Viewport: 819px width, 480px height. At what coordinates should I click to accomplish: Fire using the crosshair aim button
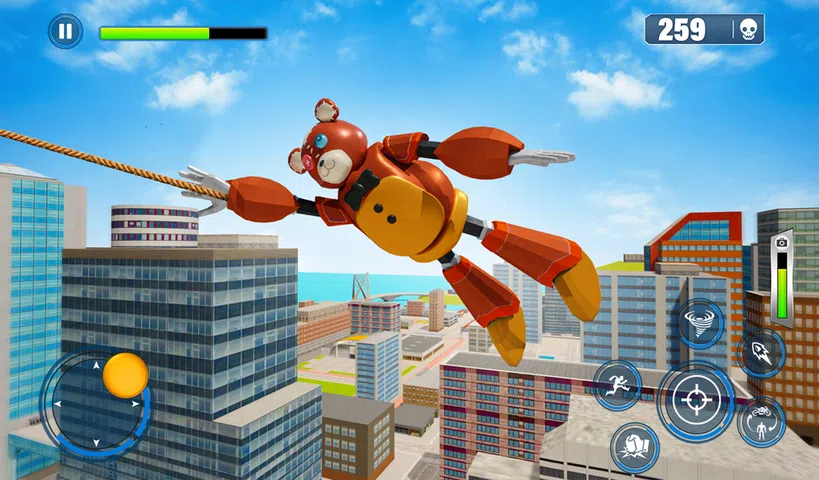click(x=695, y=401)
